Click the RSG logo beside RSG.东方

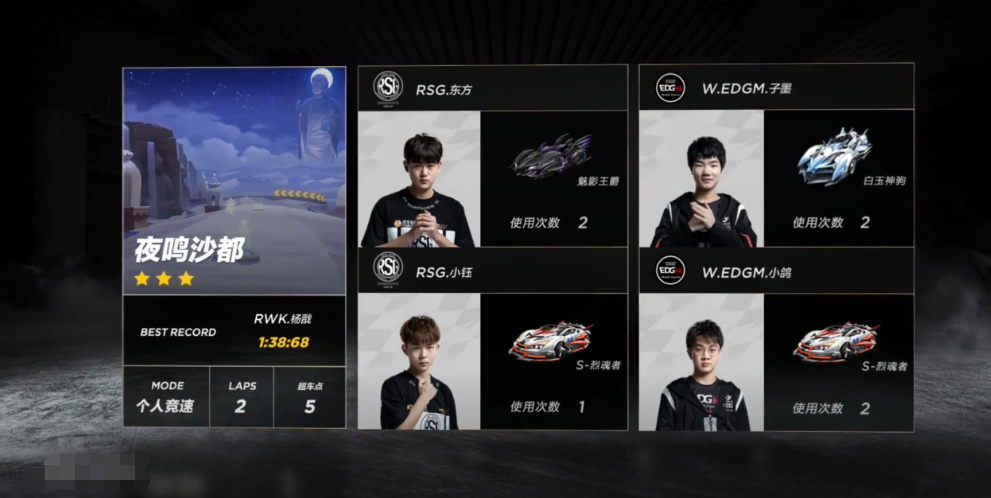click(387, 88)
